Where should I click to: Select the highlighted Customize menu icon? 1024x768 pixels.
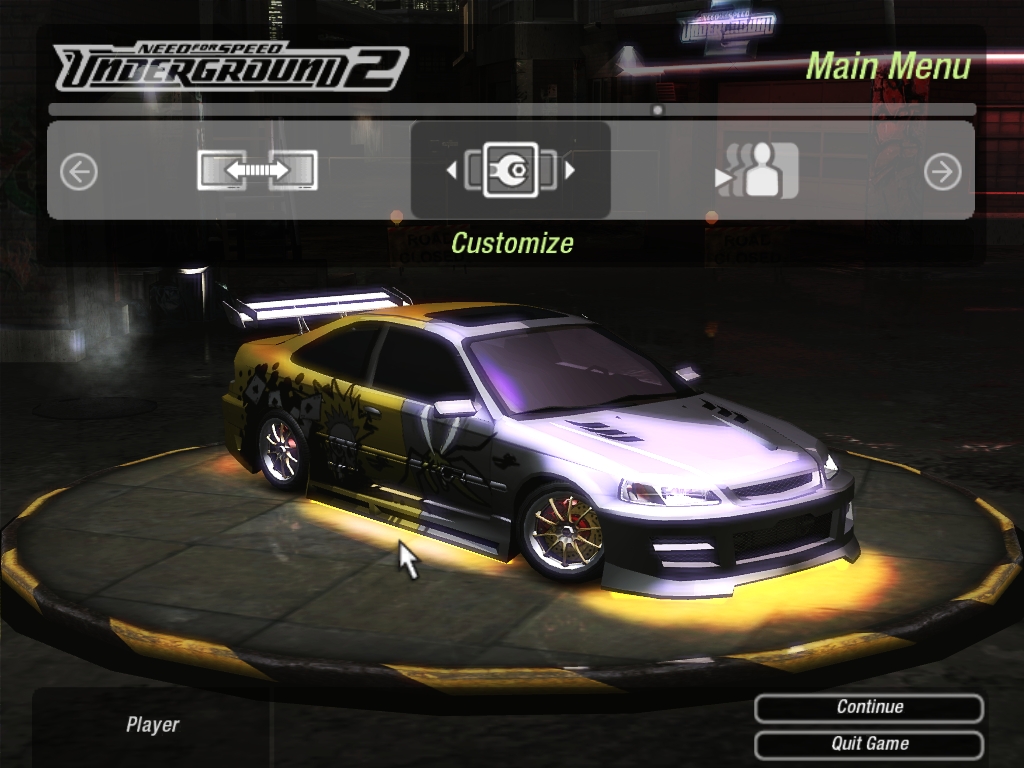[x=510, y=171]
